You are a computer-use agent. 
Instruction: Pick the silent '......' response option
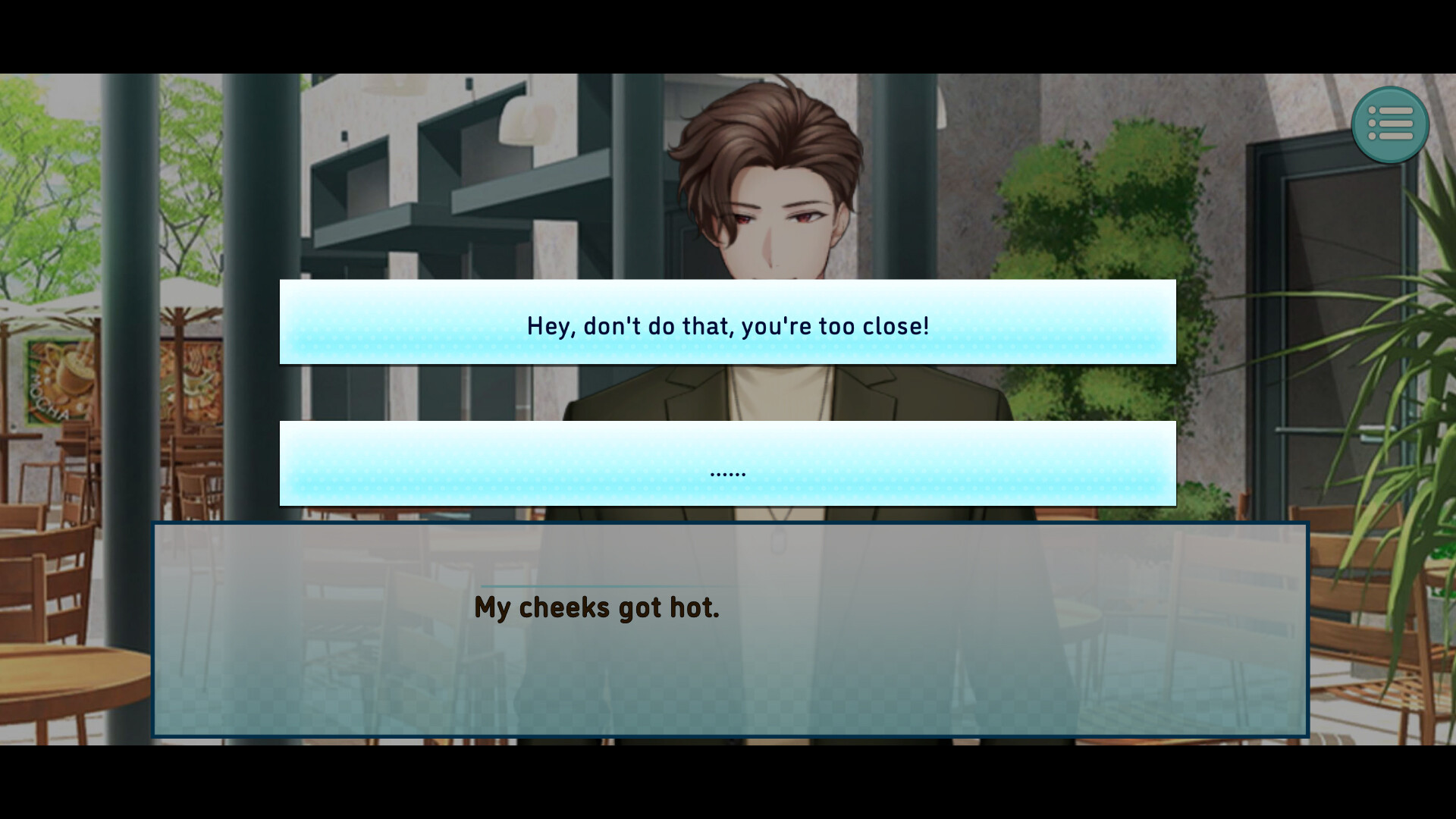coord(728,463)
